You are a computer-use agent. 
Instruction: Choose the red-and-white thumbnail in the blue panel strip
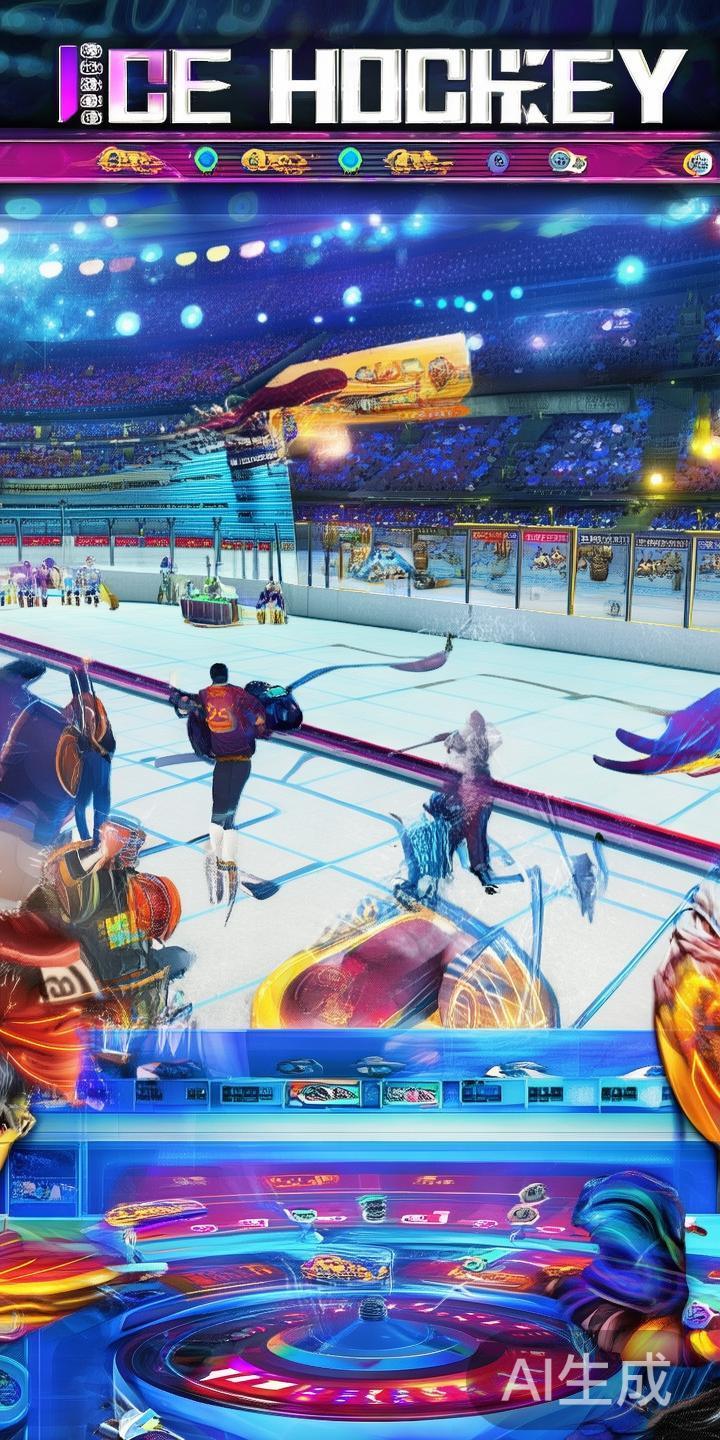click(x=323, y=1093)
